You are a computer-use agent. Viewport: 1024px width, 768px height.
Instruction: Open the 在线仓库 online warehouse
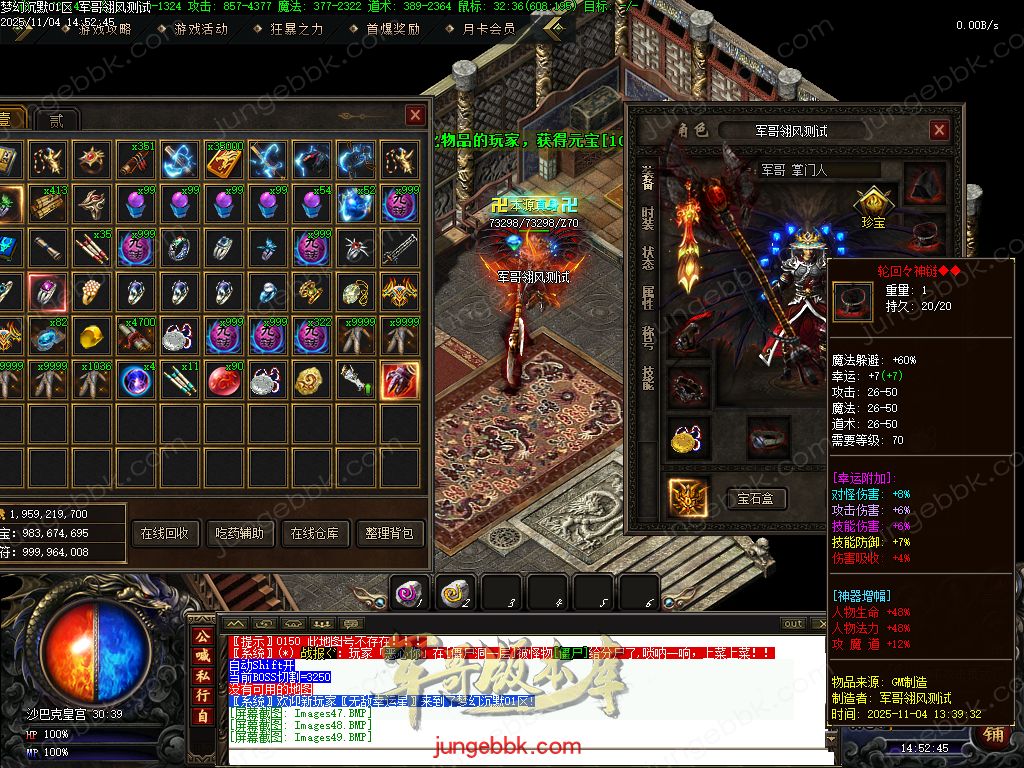click(315, 533)
